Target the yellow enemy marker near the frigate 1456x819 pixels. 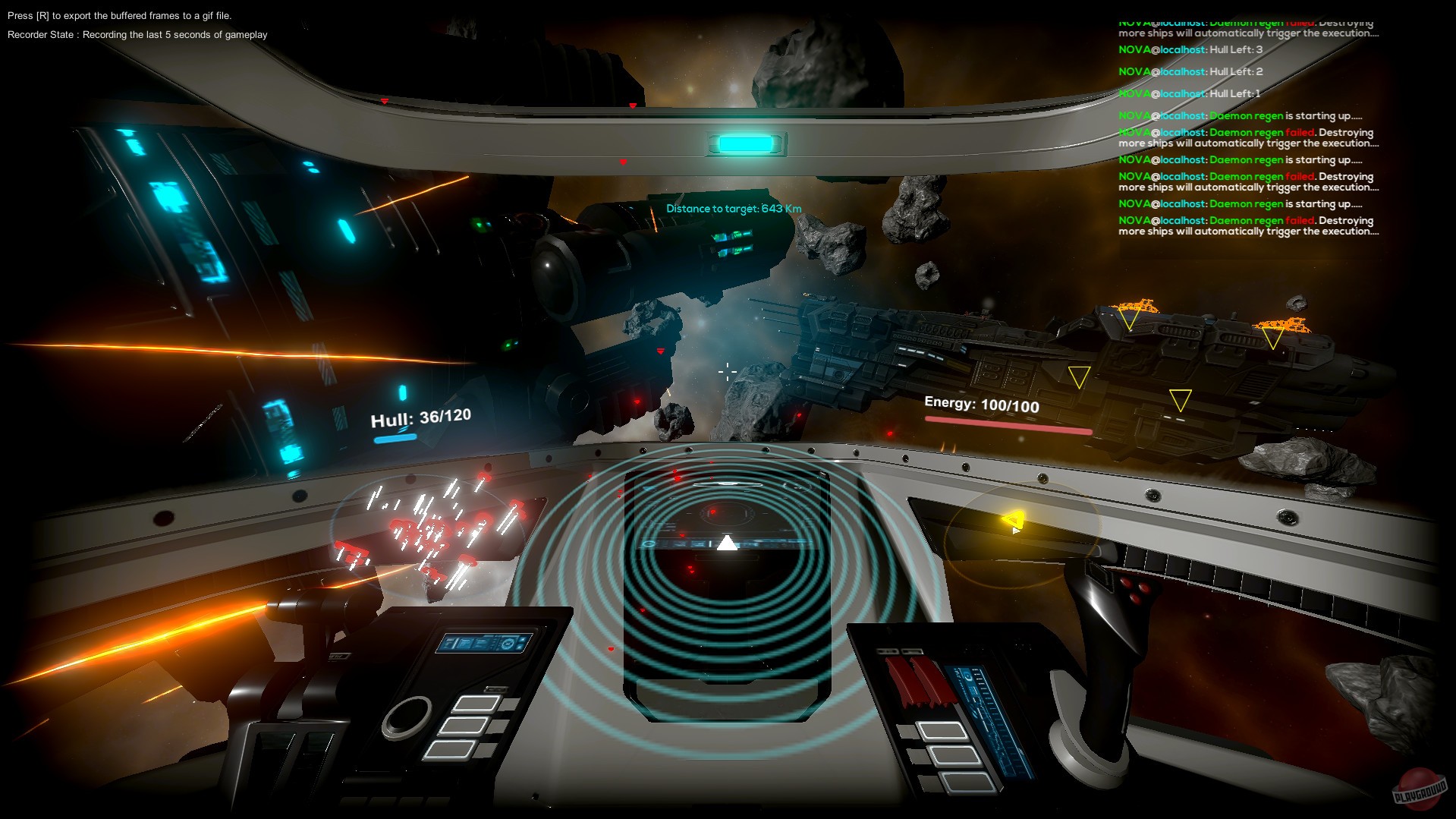pos(1078,377)
